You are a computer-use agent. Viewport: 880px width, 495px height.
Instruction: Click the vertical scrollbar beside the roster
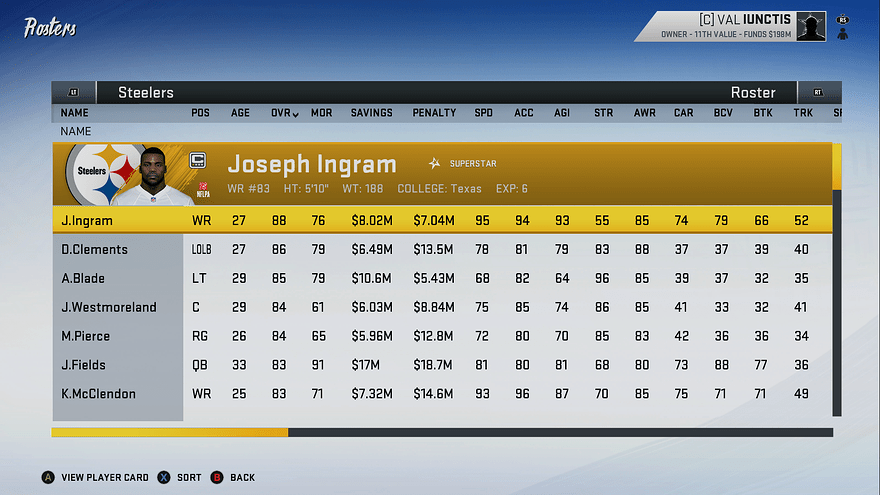click(837, 280)
